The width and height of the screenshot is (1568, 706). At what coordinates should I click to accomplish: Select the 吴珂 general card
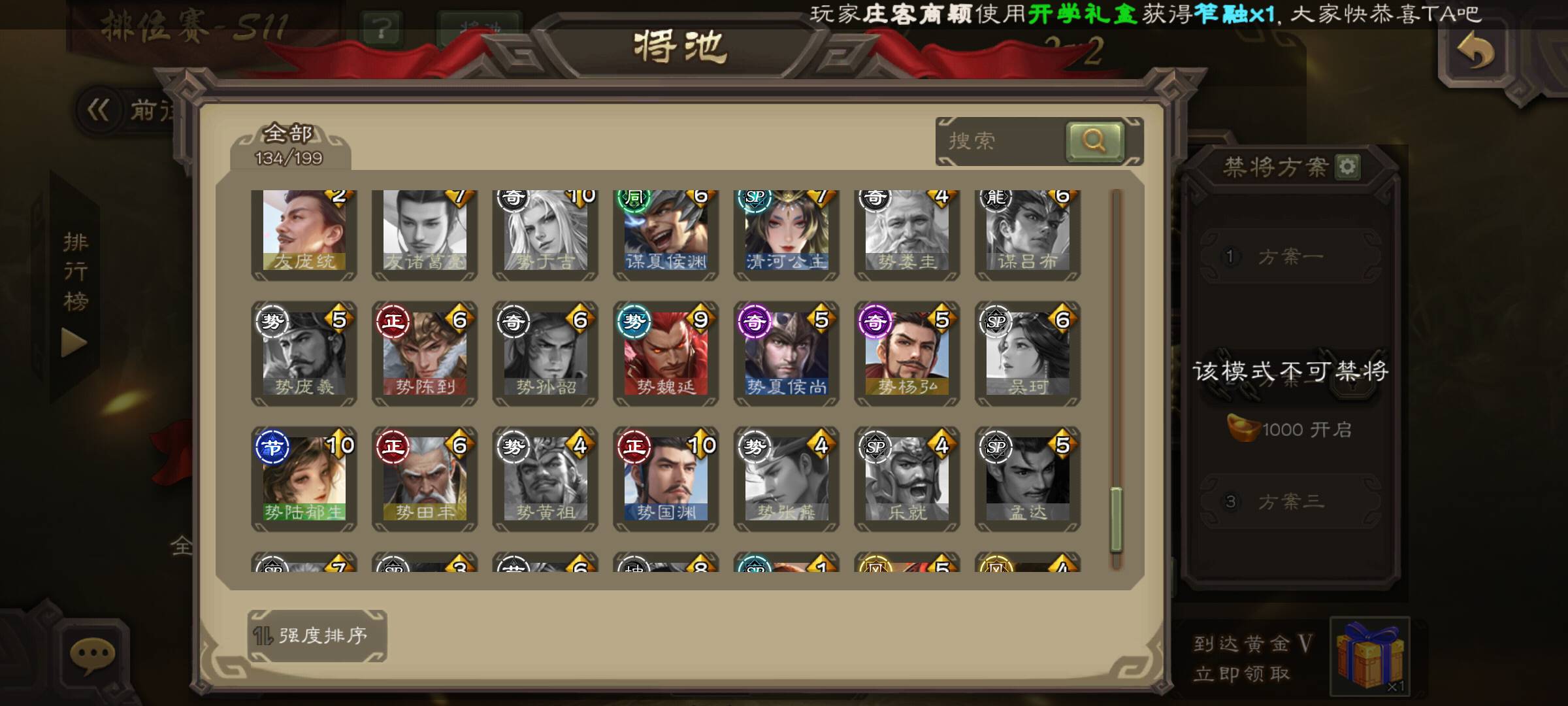tap(1028, 353)
